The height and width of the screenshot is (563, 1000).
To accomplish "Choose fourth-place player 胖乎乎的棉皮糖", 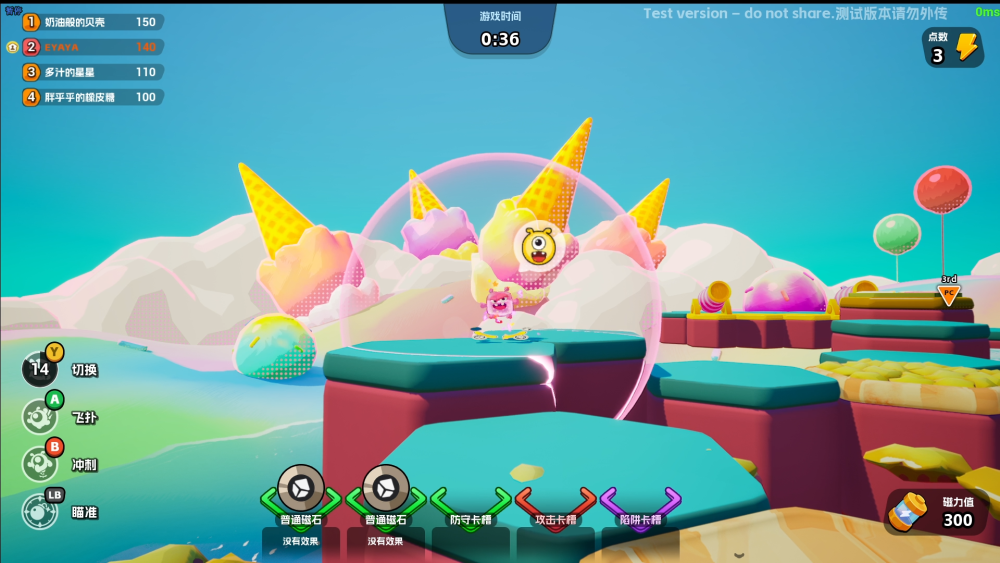I will tap(92, 97).
